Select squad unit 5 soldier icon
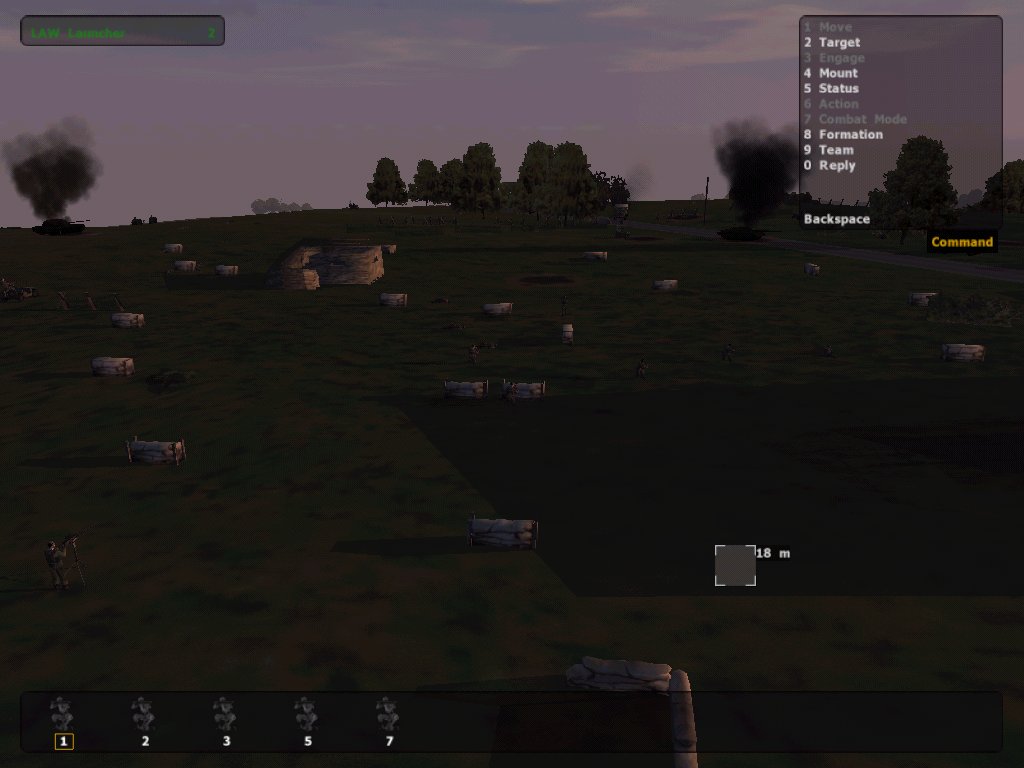This screenshot has height=768, width=1024. [x=307, y=716]
